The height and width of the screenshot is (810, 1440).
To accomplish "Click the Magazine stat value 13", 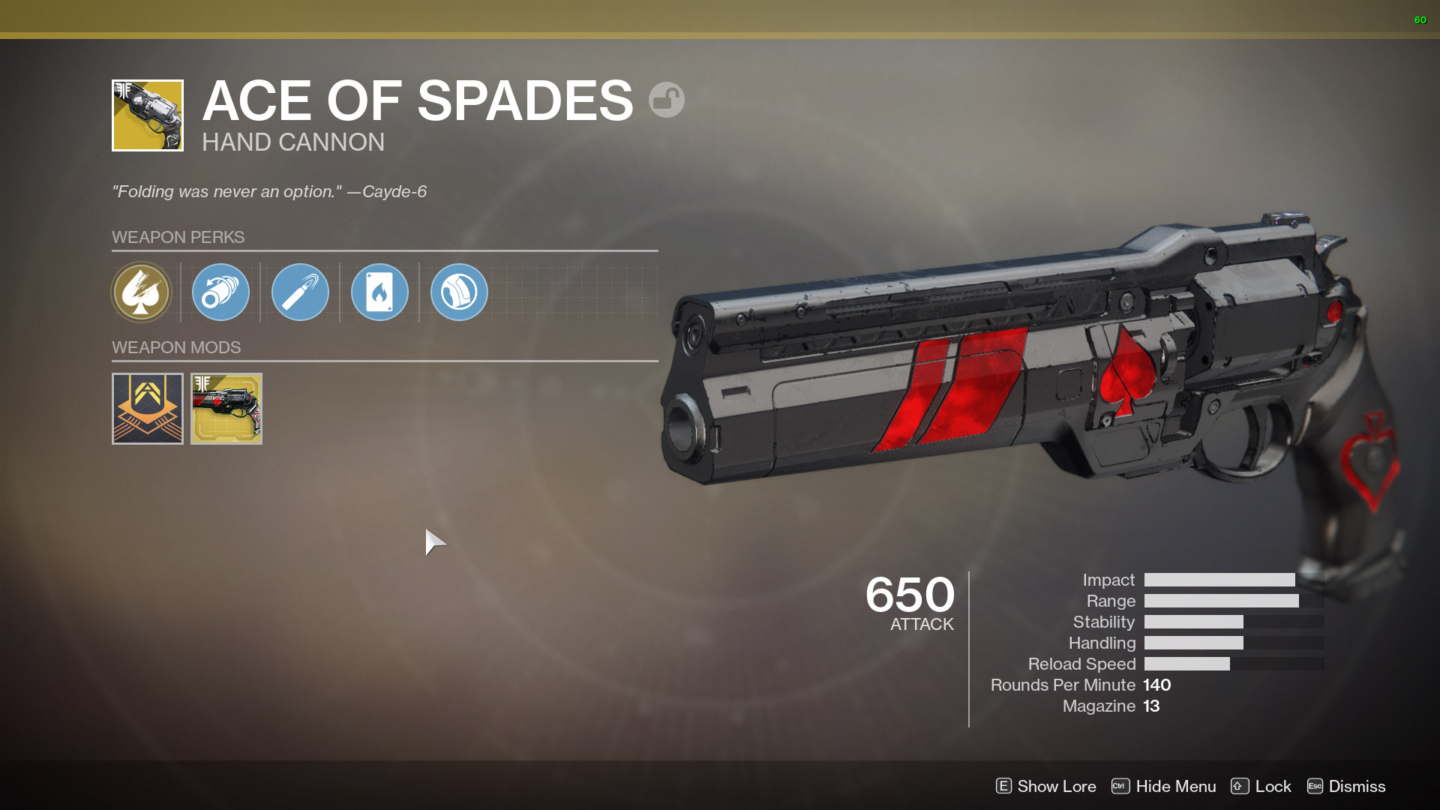I will click(x=1151, y=706).
